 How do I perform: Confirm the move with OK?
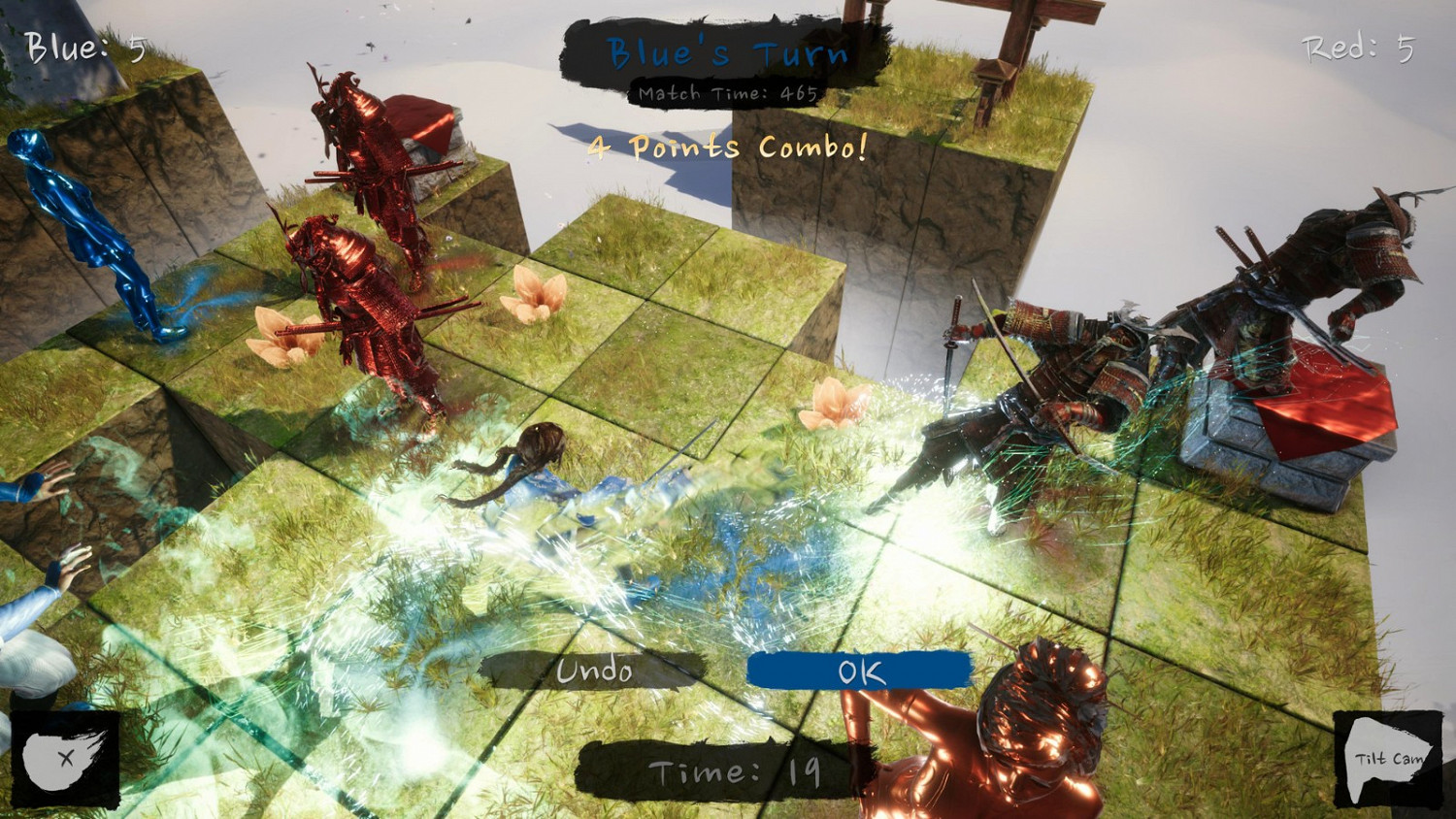pos(858,670)
